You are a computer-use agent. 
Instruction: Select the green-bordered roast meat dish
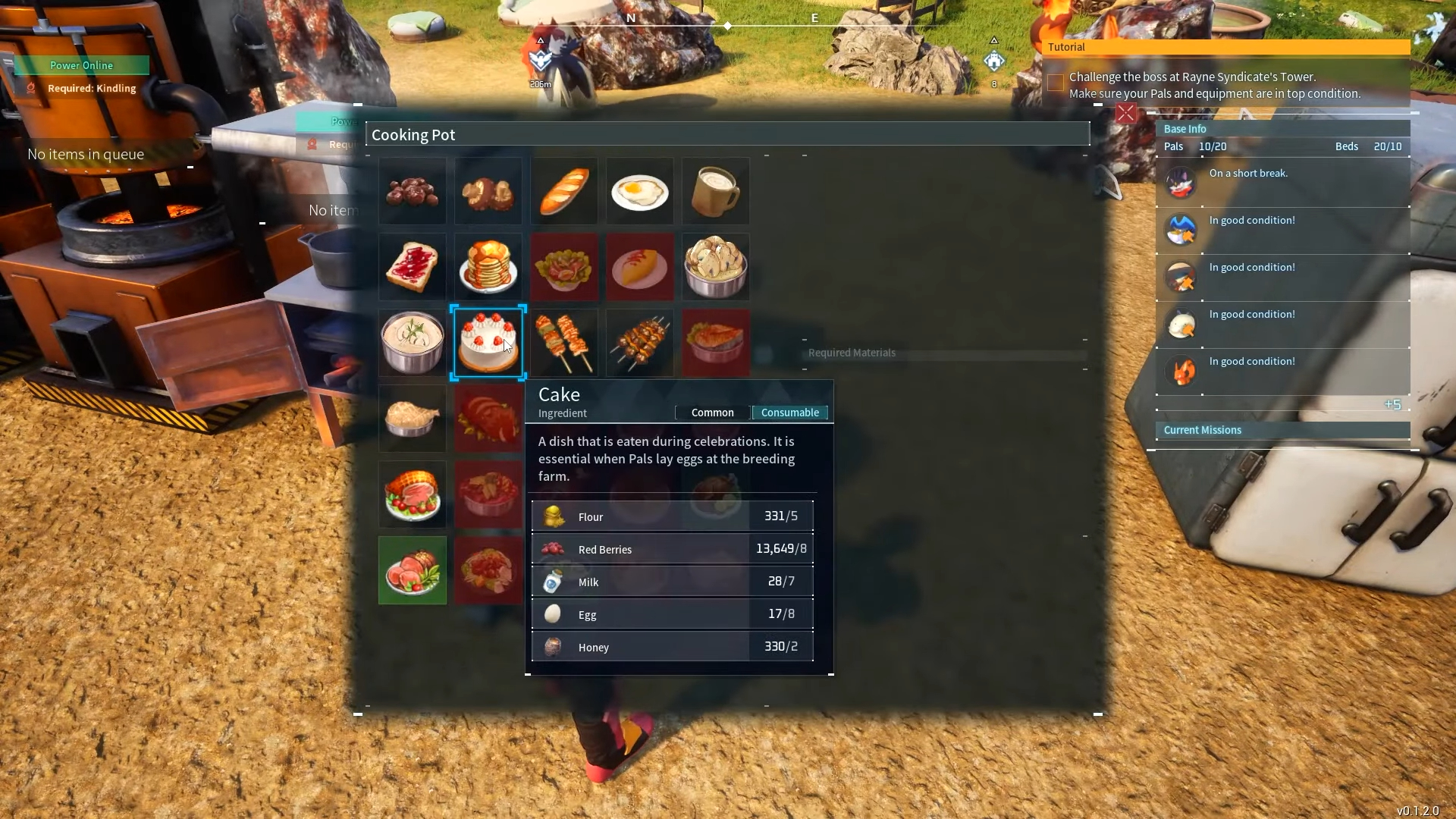(412, 570)
